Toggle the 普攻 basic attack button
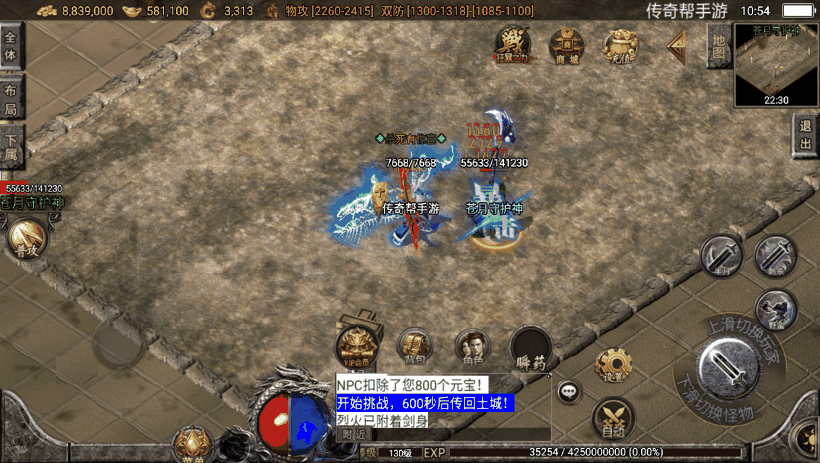Screen dimensions: 820x463 pos(25,238)
